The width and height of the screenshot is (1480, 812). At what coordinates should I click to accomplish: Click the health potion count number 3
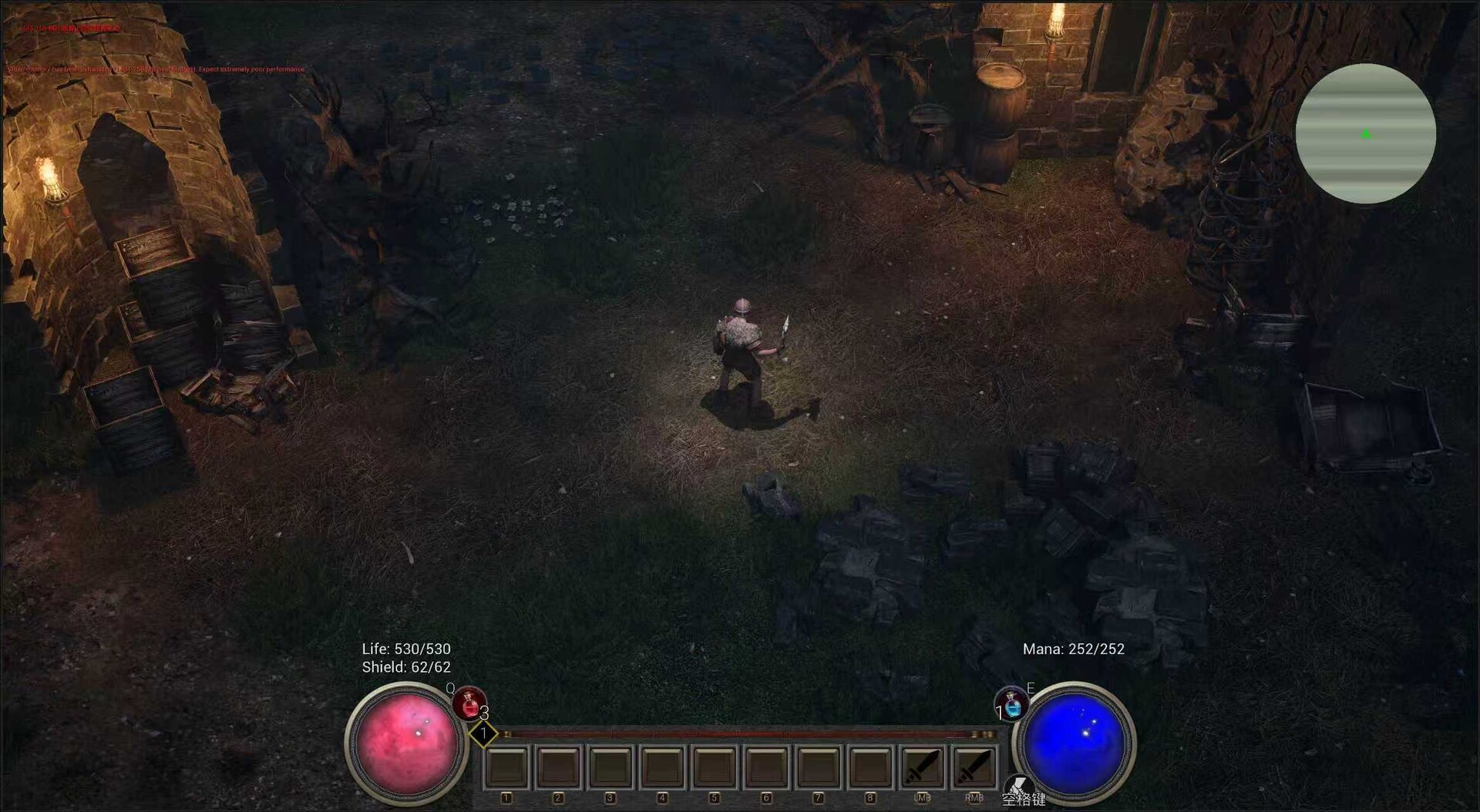tap(485, 714)
